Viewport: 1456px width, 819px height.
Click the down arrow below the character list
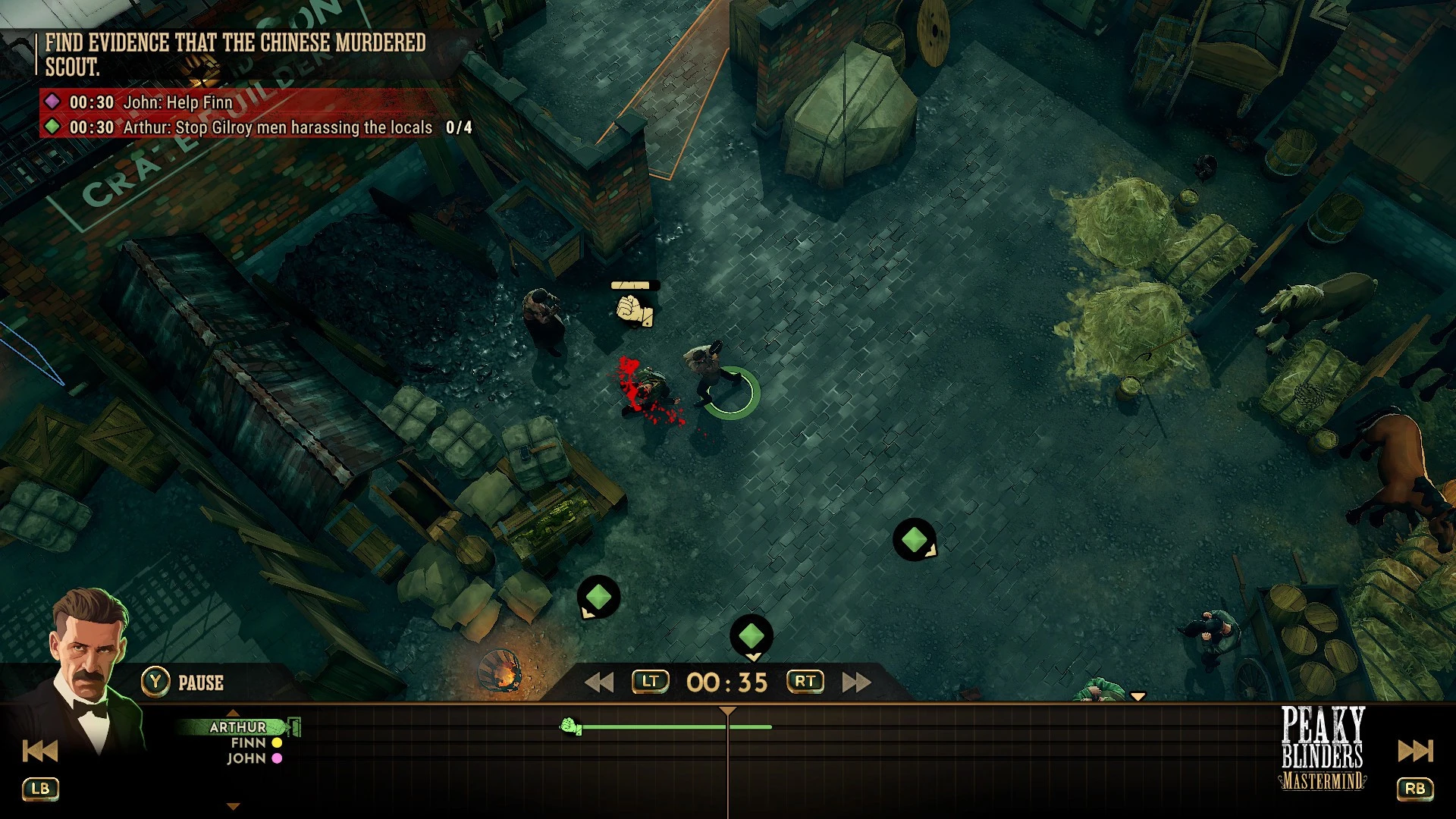tap(234, 807)
